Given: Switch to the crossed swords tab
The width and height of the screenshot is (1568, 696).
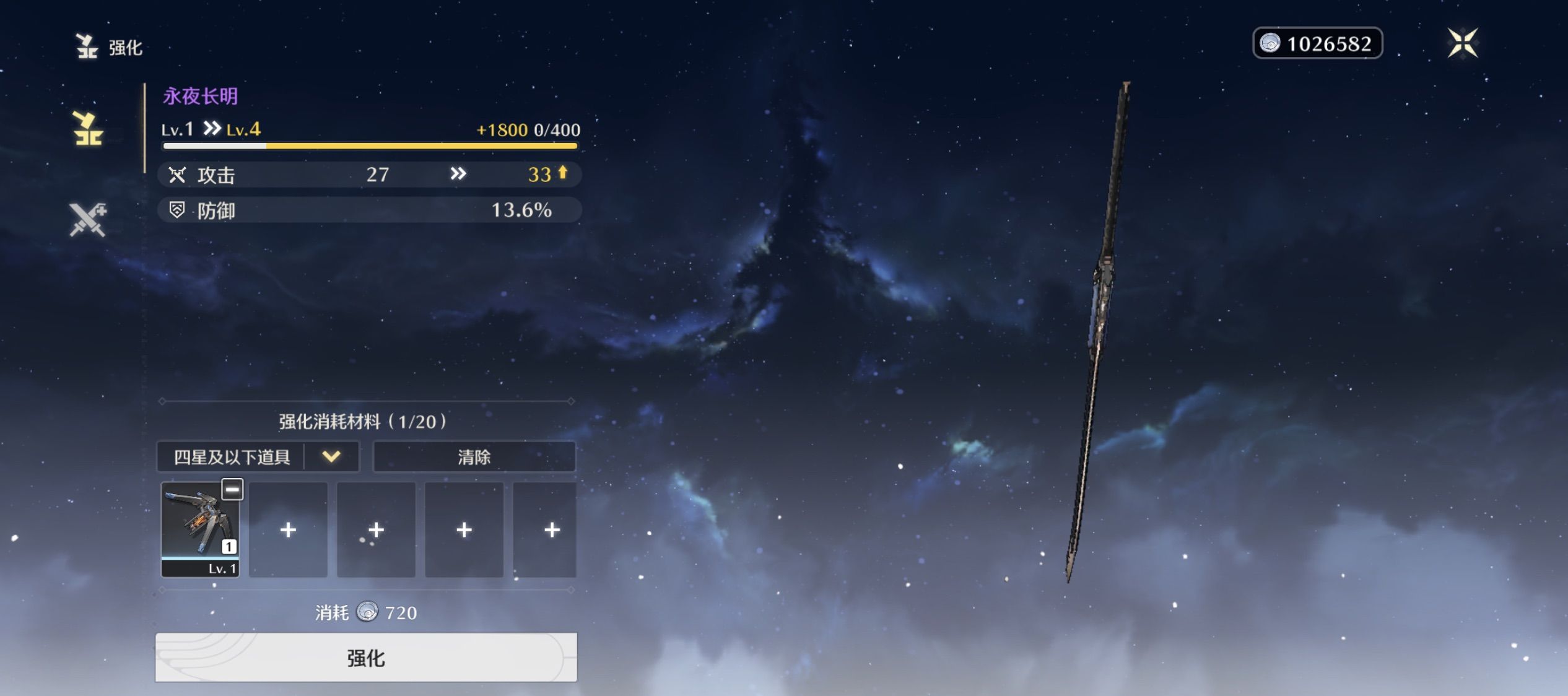Looking at the screenshot, I should 87,220.
